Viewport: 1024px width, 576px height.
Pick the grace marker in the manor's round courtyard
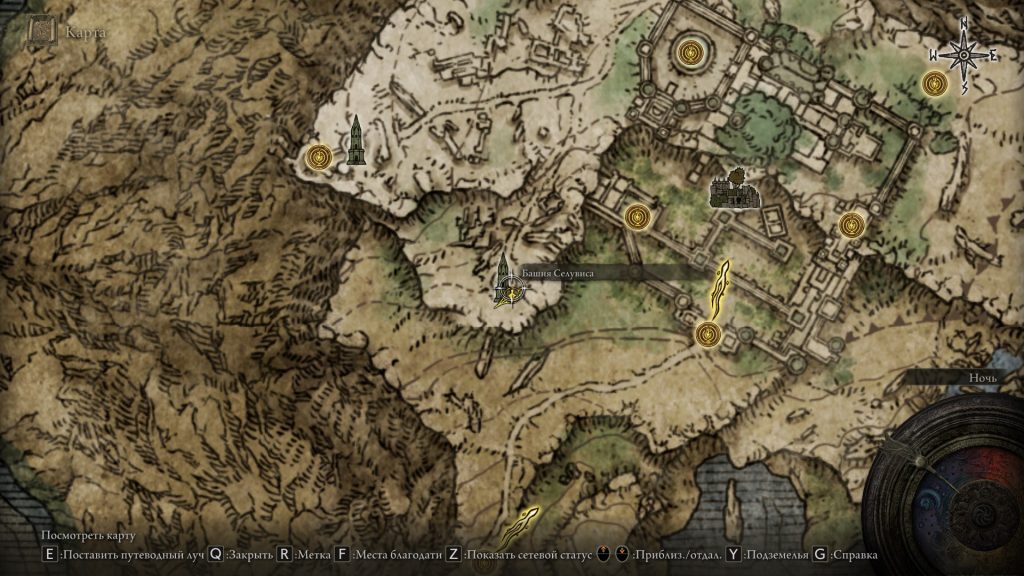click(690, 50)
